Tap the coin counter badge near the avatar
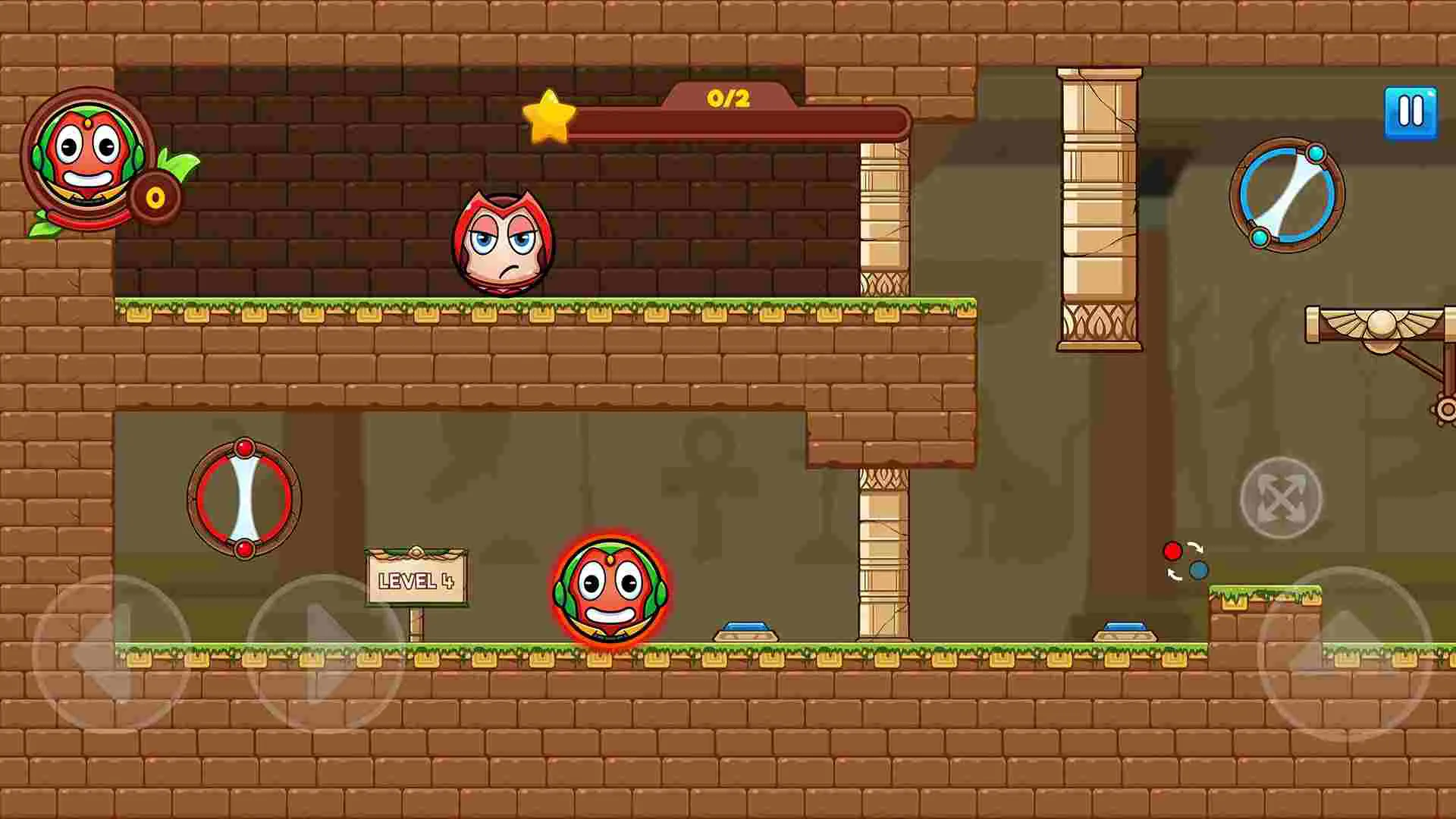1456x819 pixels. 152,196
